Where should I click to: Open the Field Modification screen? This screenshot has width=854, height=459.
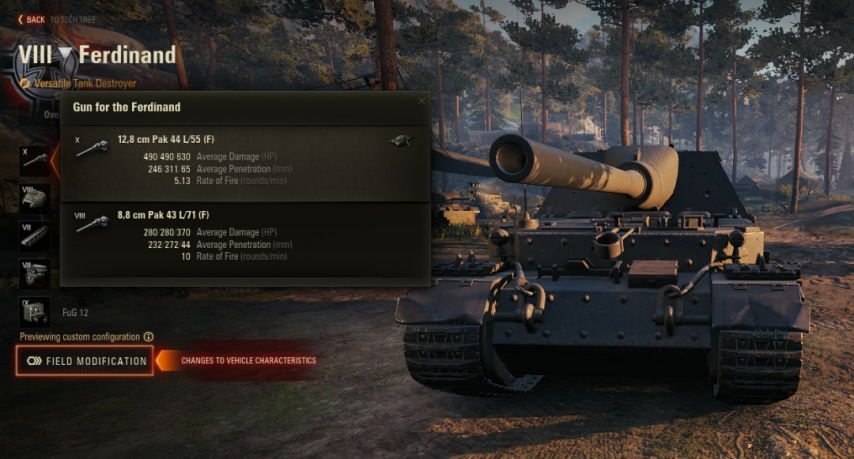point(86,361)
